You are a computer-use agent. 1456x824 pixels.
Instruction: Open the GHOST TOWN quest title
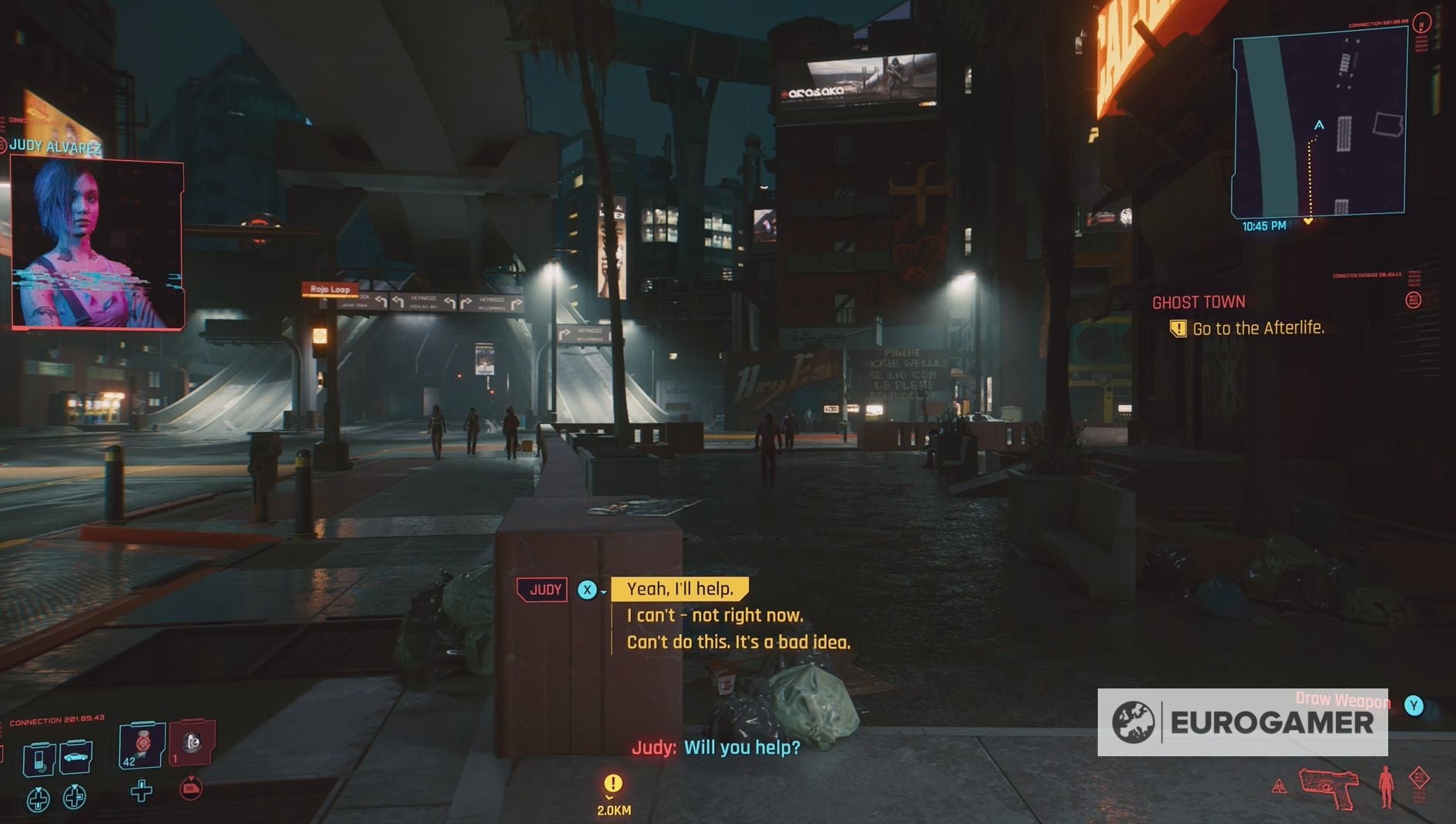[x=1199, y=301]
